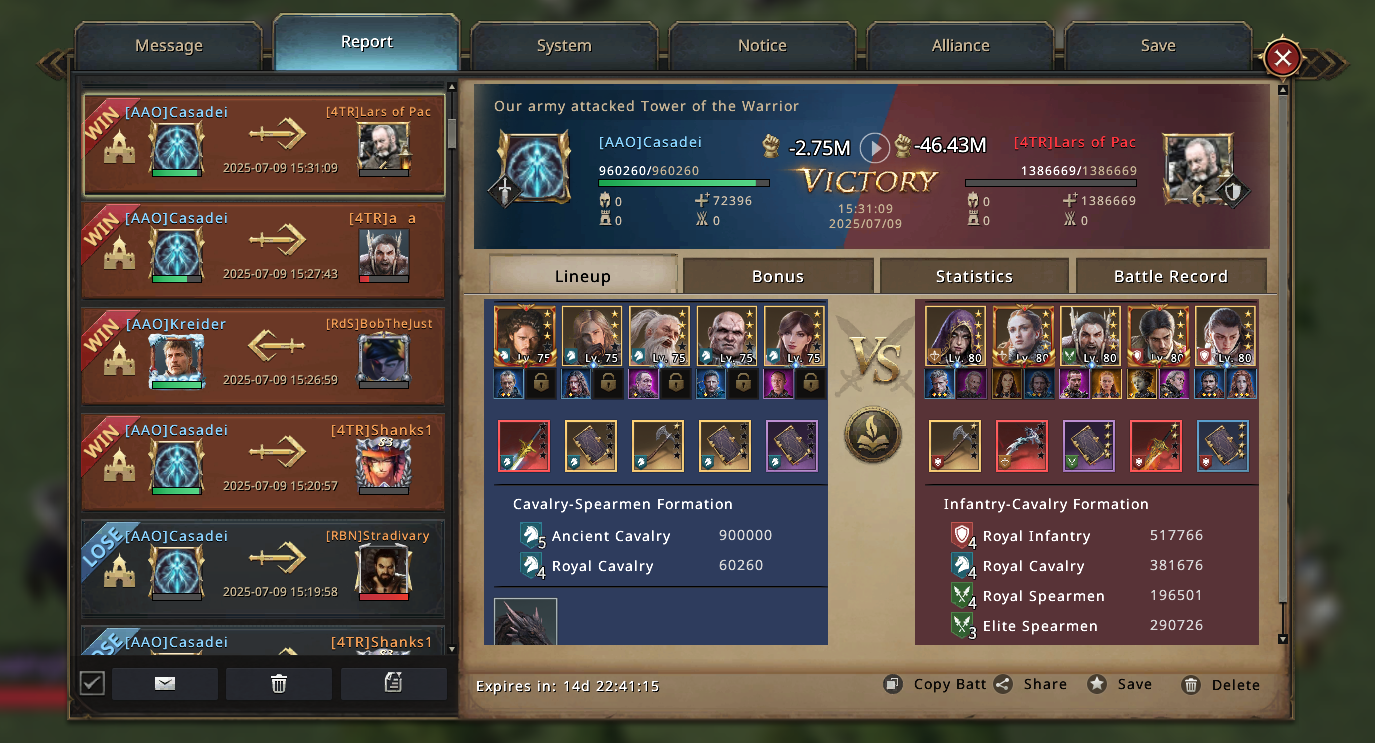The width and height of the screenshot is (1375, 743).
Task: Play the battle replay
Action: tap(875, 148)
